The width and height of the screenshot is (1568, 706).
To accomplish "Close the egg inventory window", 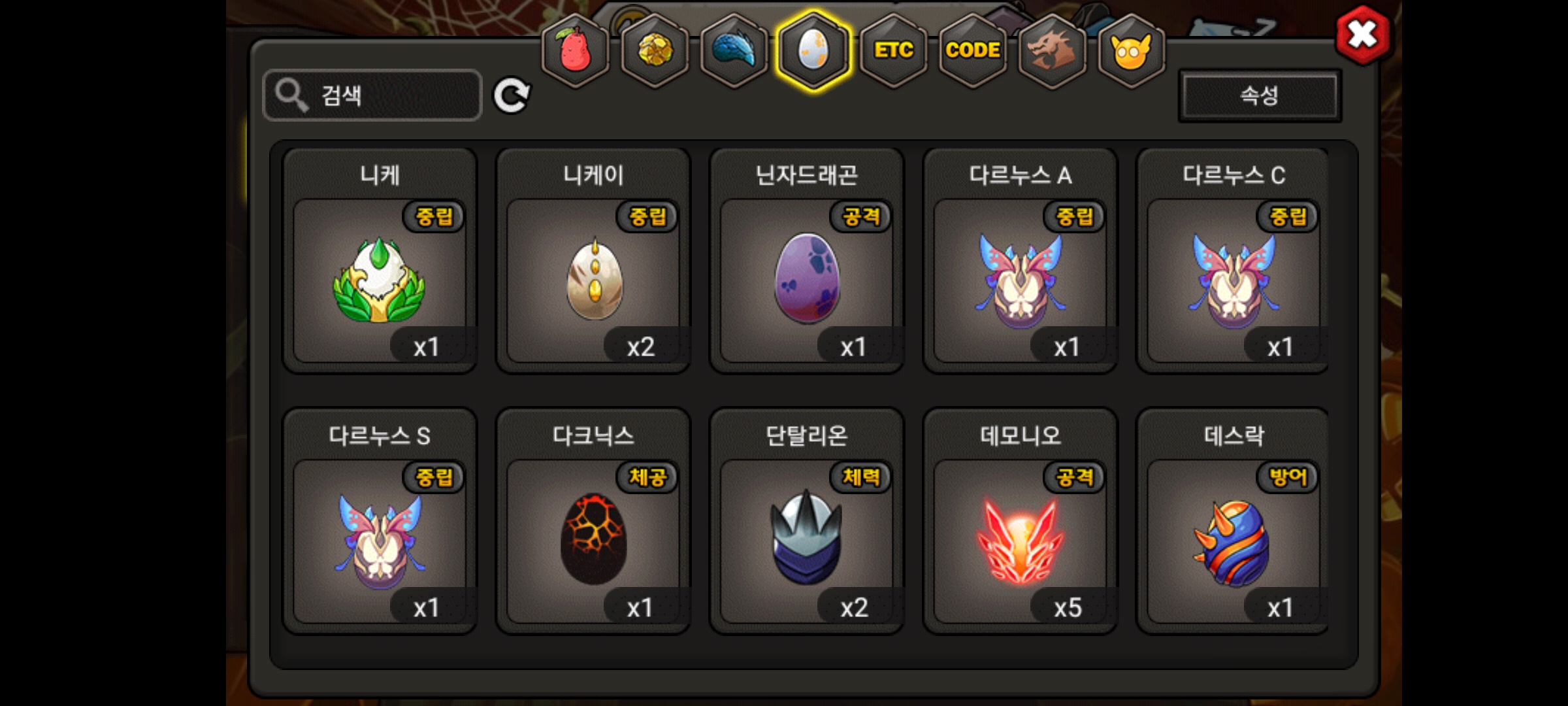I will [x=1362, y=34].
